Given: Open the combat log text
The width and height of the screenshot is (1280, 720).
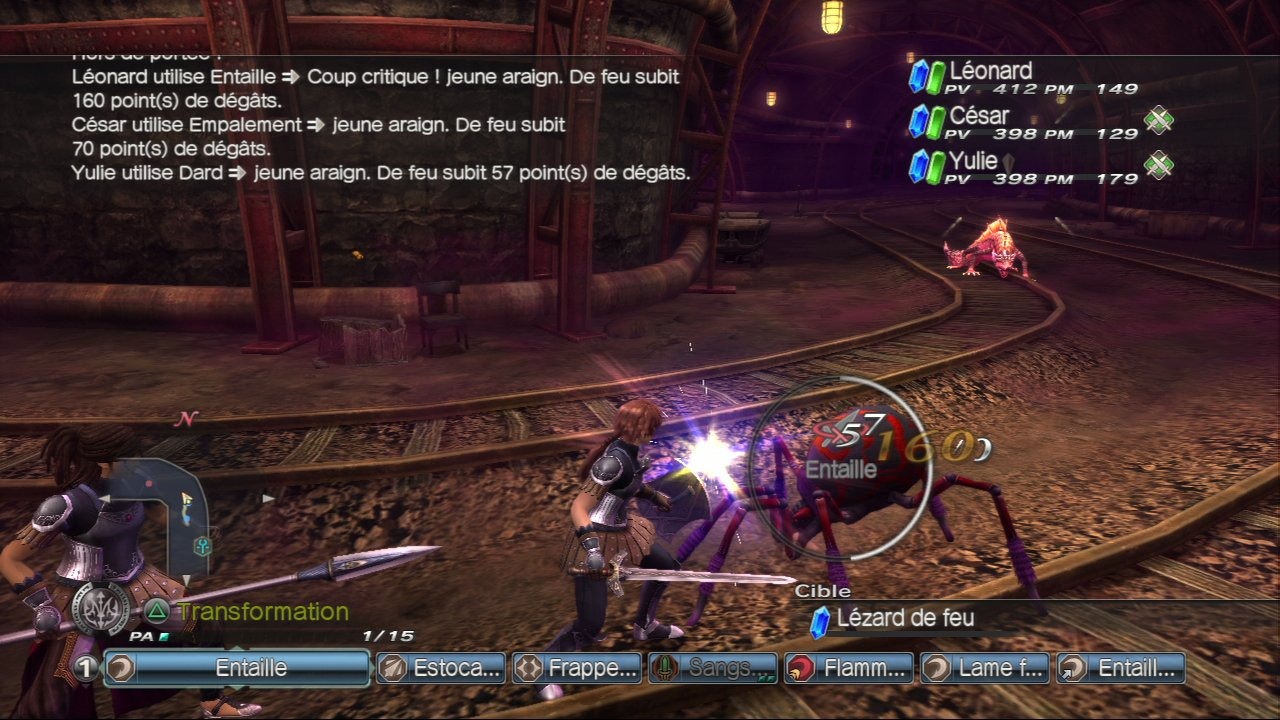Looking at the screenshot, I should (x=380, y=125).
